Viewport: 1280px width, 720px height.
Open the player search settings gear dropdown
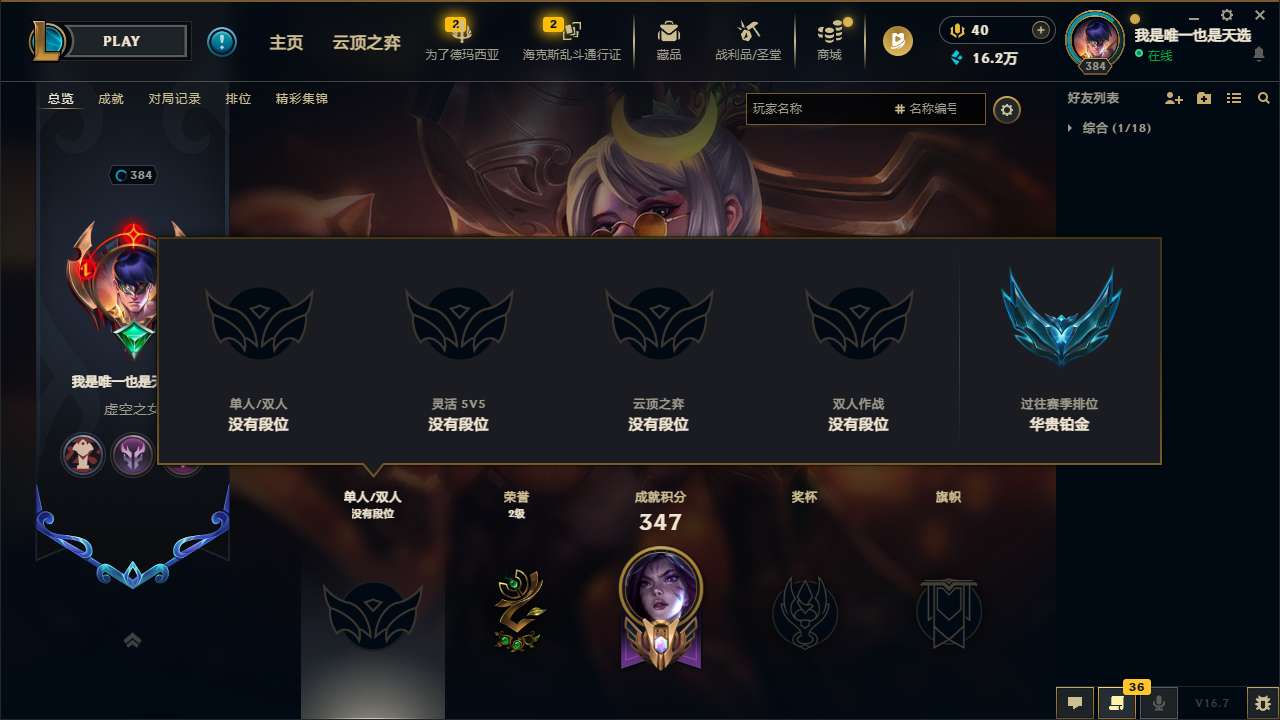tap(1007, 110)
